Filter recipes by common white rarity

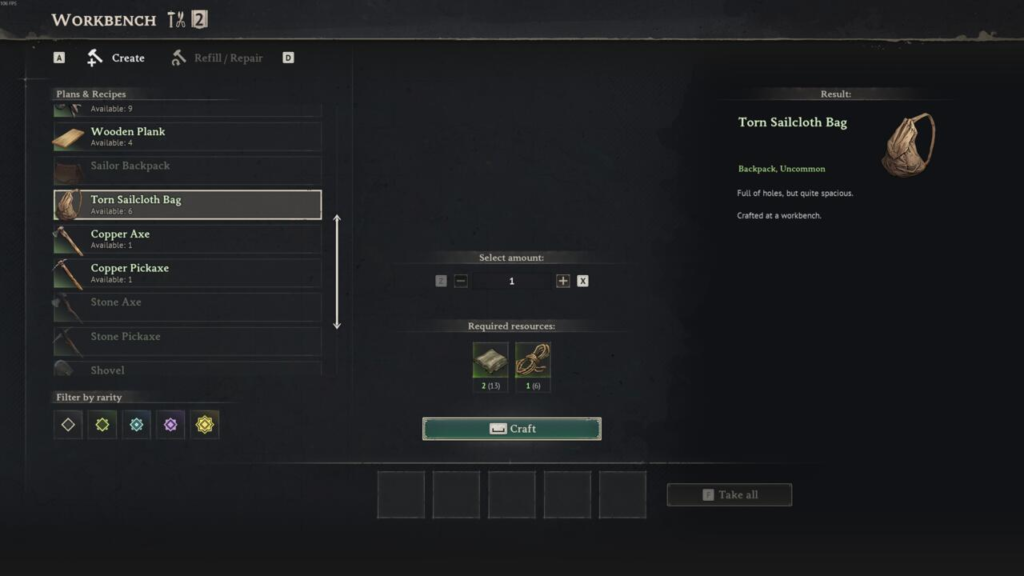pos(68,425)
